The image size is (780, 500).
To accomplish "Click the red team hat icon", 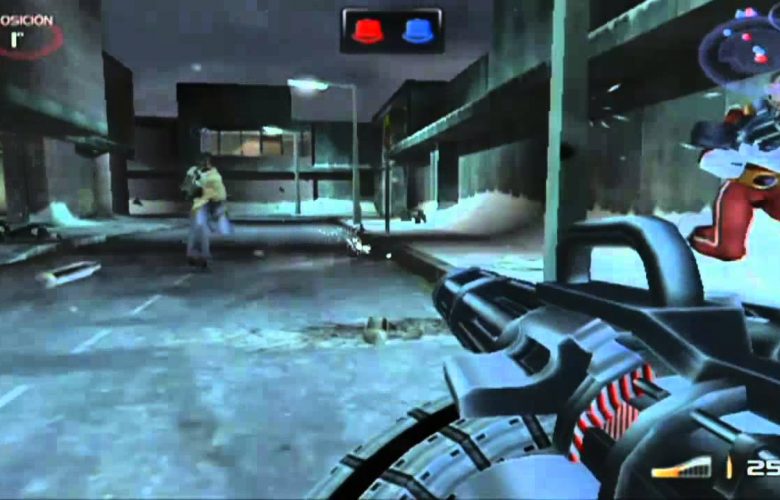I will [x=367, y=31].
